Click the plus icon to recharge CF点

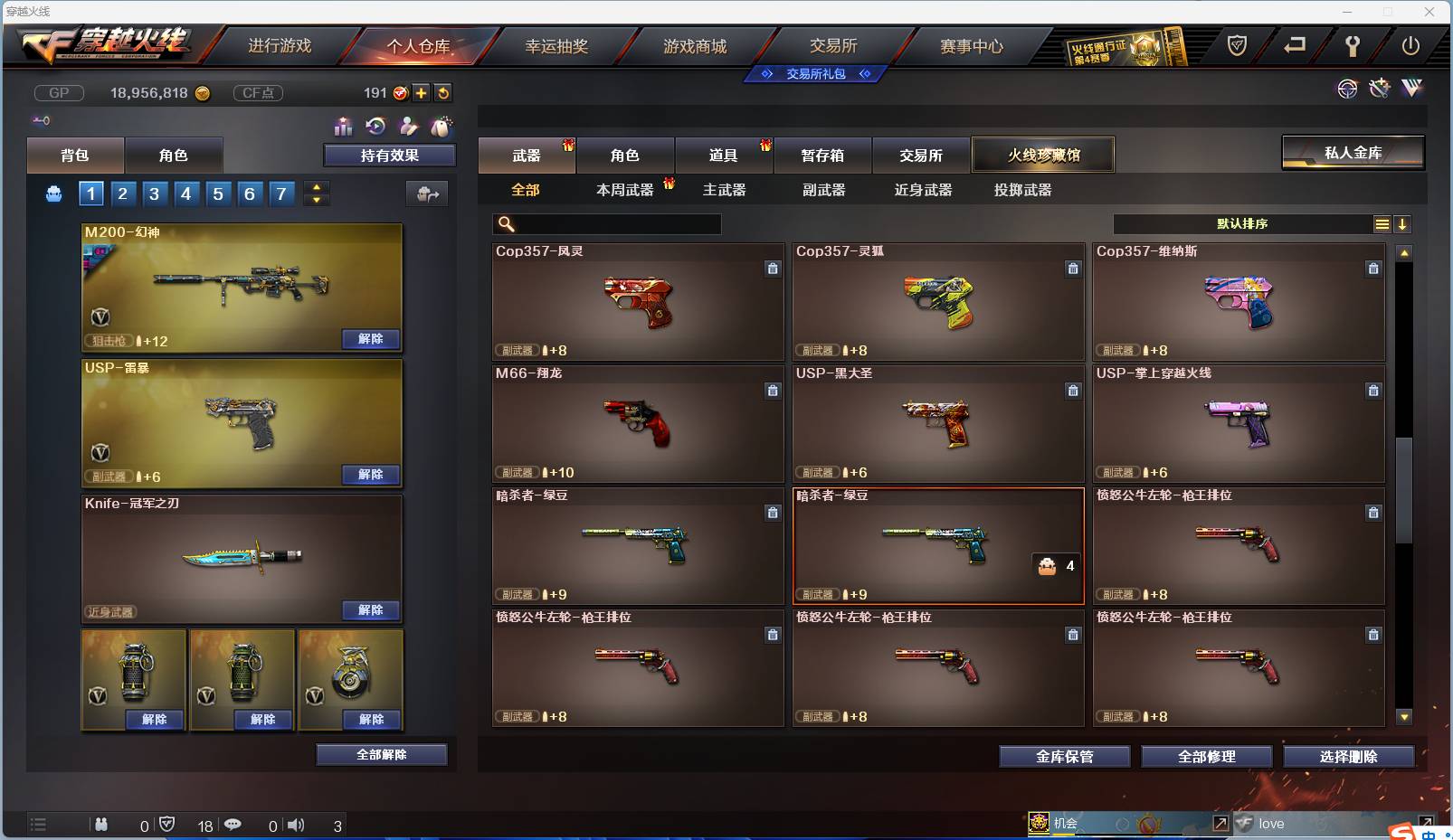pyautogui.click(x=422, y=92)
